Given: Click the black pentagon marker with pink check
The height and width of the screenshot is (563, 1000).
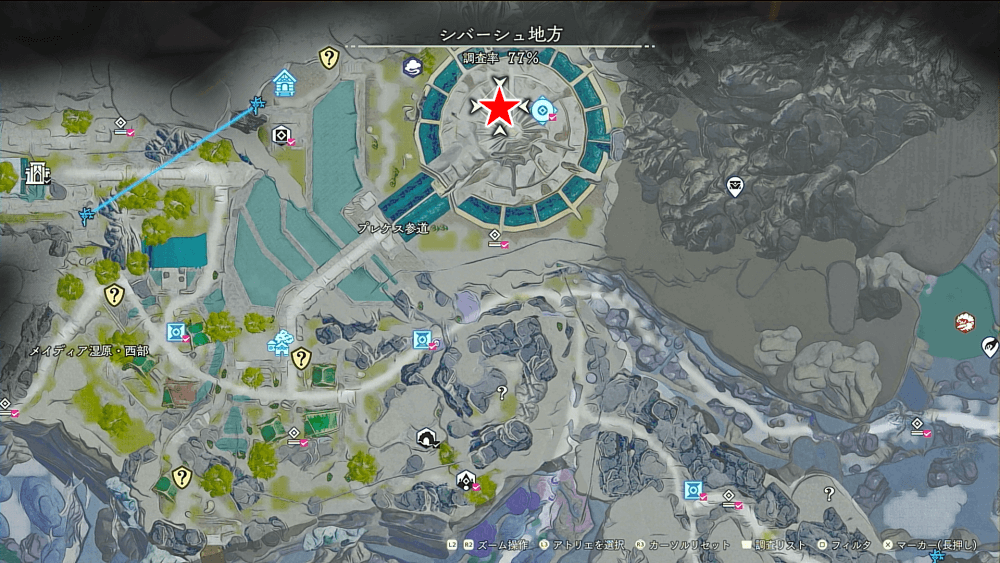Looking at the screenshot, I should click(x=466, y=481).
